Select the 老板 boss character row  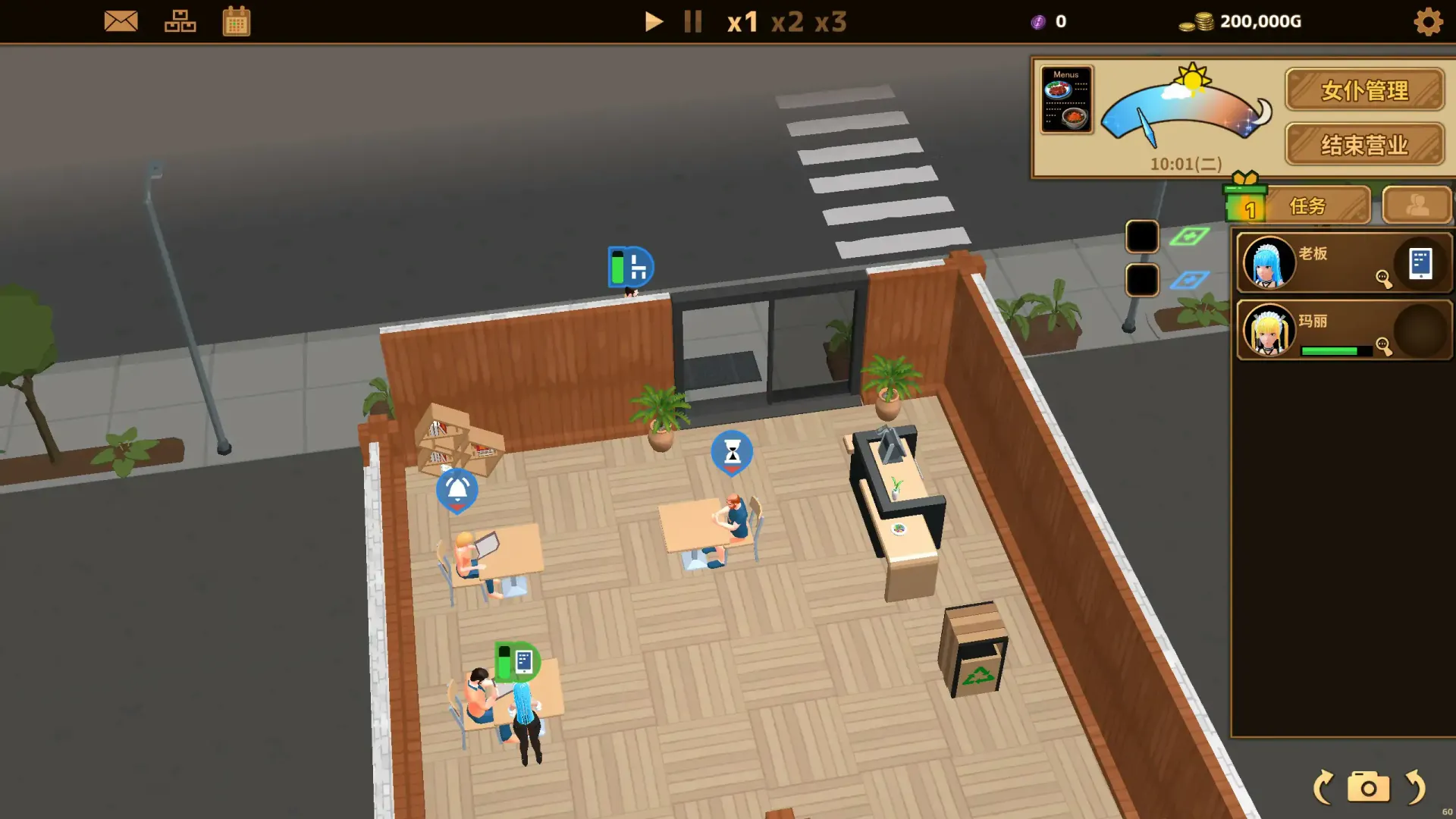click(1327, 262)
